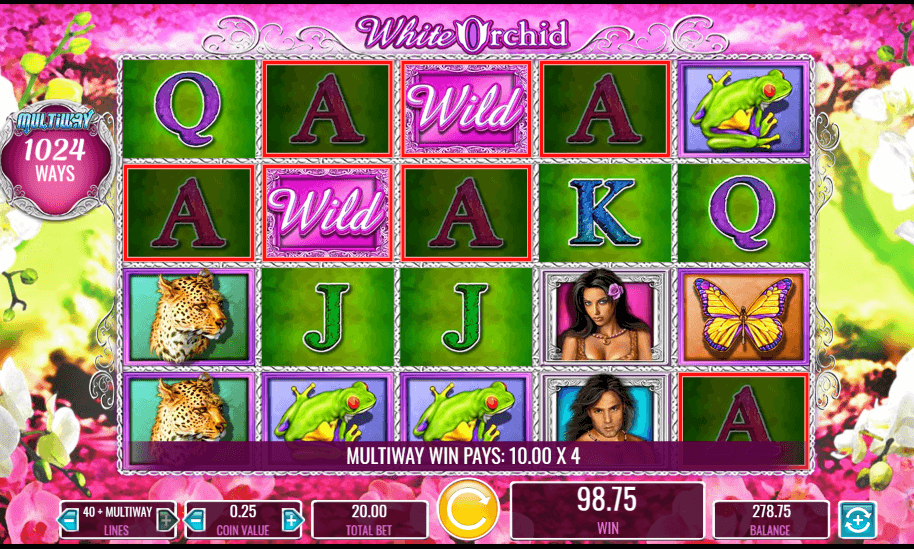Activate the auto spin button

855,520
